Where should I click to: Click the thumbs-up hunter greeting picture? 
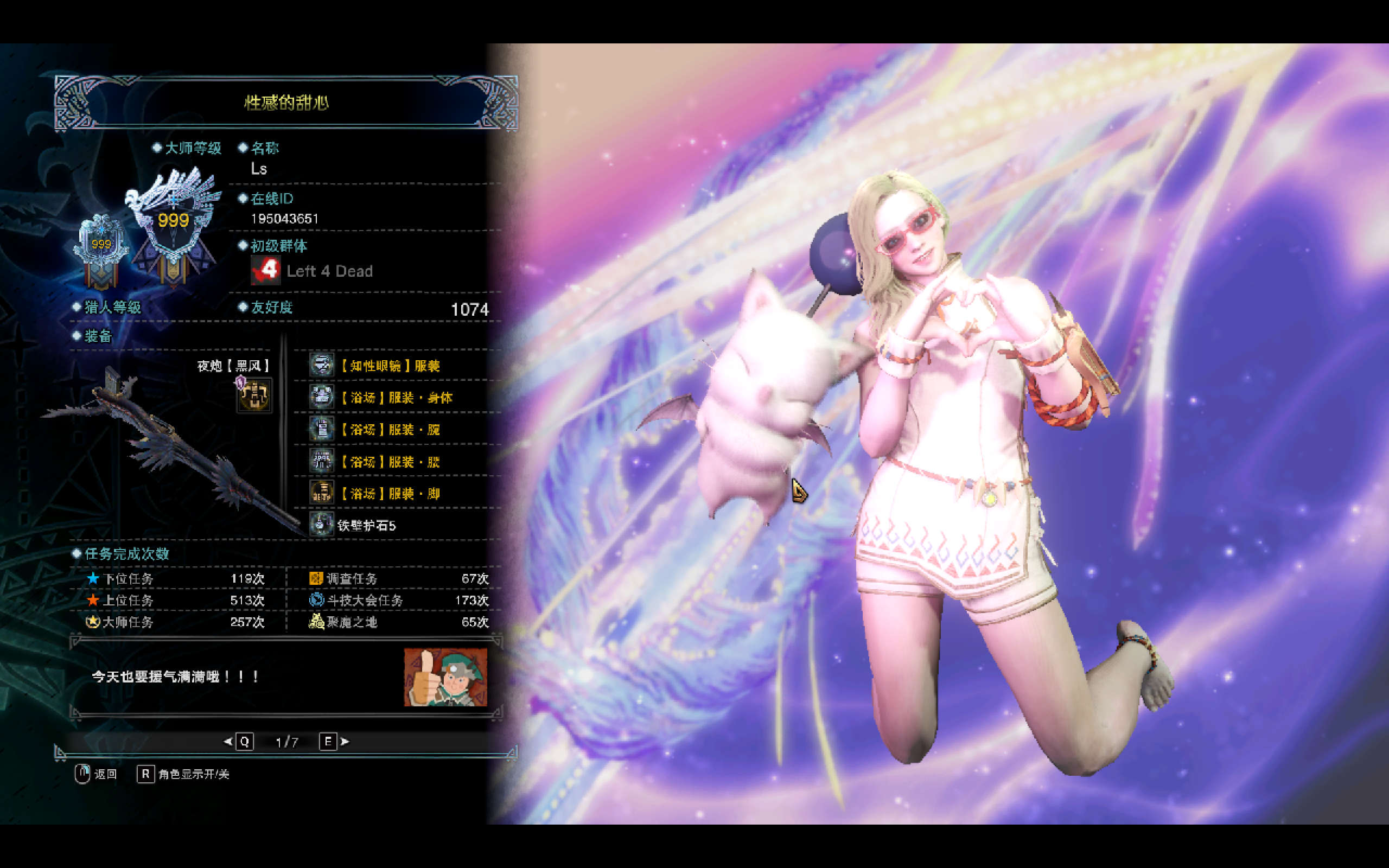click(x=445, y=678)
